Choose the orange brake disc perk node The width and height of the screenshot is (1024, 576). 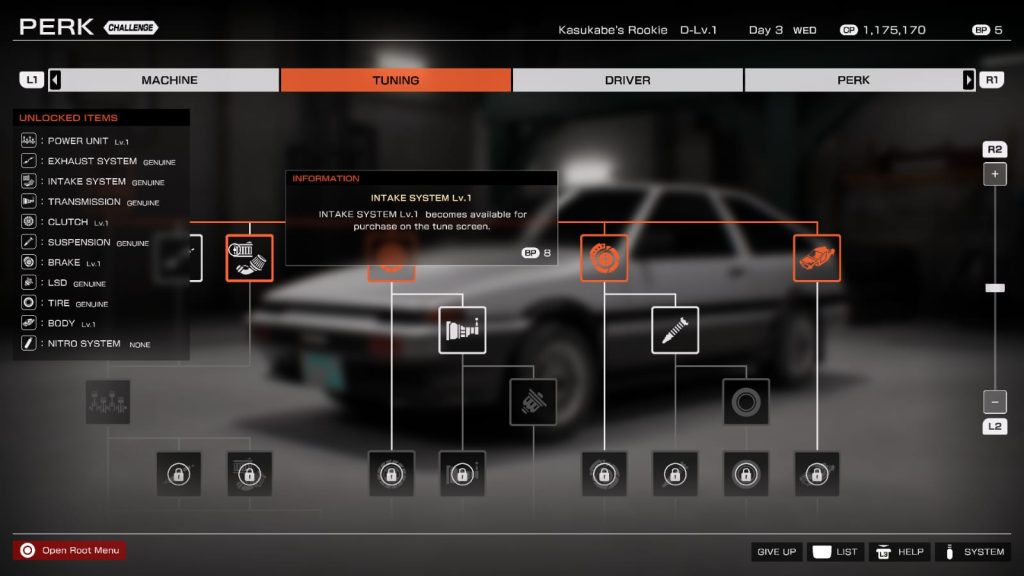point(604,258)
